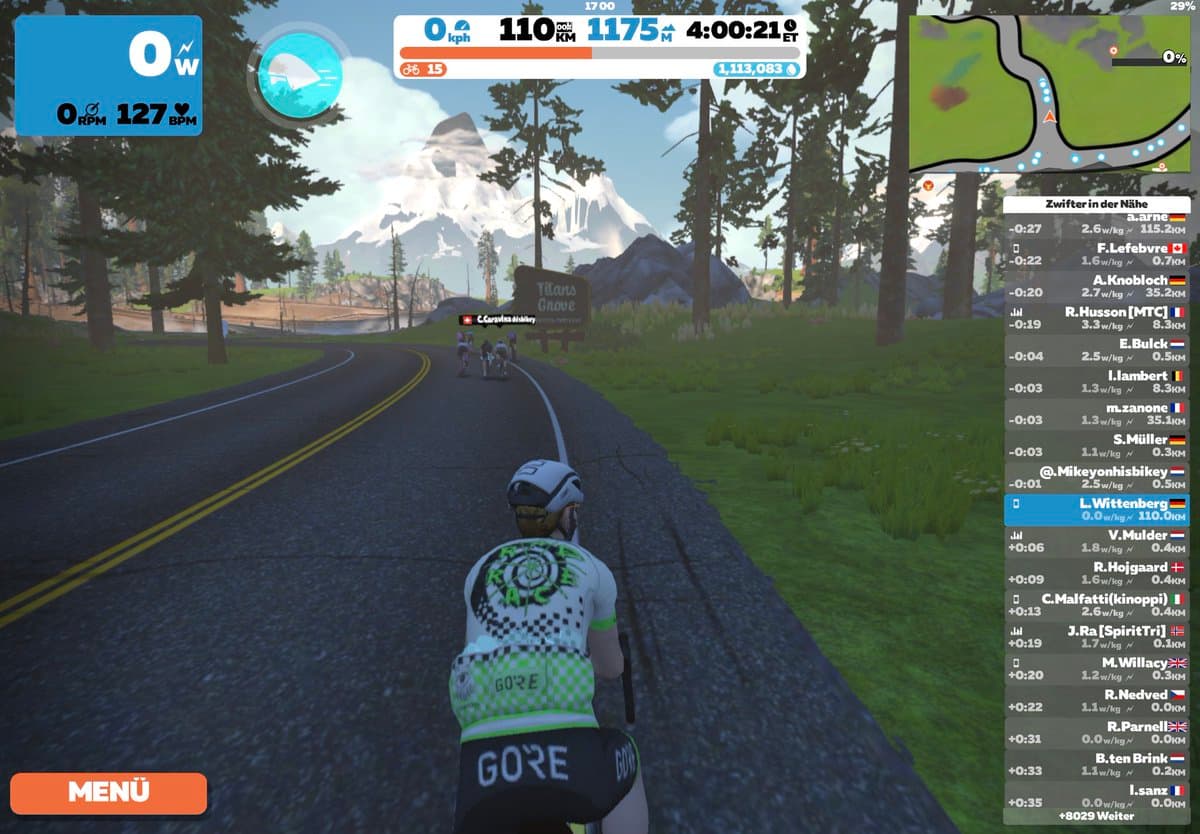Select highlighted L.Wittenberg row
The width and height of the screenshot is (1200, 834).
[x=1096, y=509]
